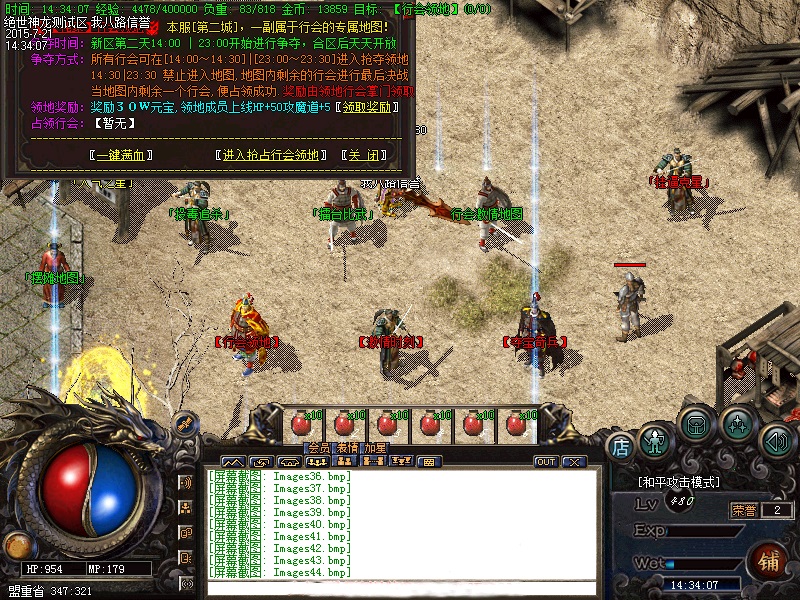Viewport: 800px width, 600px height.
Task: Toggle the 和平攻击模式 attack mode label
Action: [x=680, y=482]
